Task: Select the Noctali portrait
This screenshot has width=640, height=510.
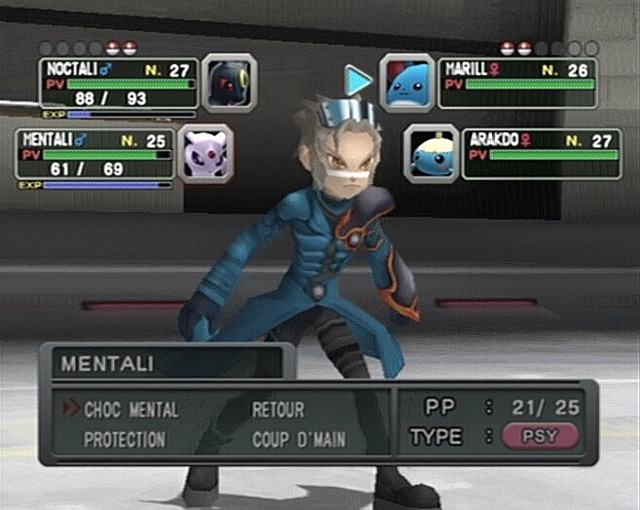Action: pyautogui.click(x=229, y=83)
